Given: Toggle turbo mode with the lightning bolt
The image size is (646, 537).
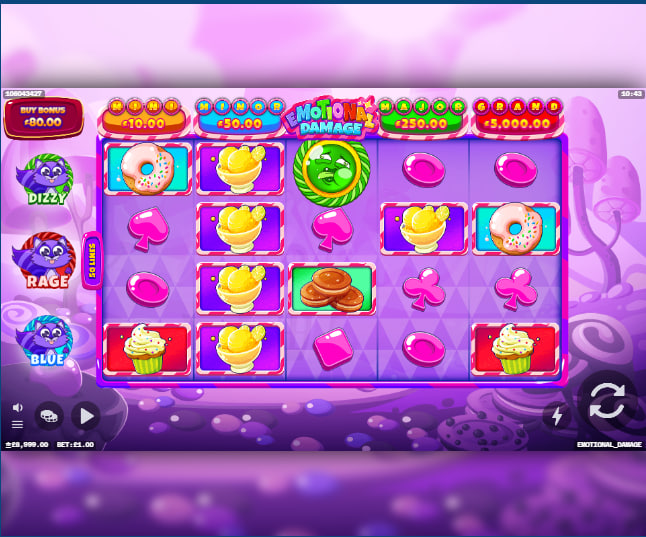Looking at the screenshot, I should (x=558, y=416).
